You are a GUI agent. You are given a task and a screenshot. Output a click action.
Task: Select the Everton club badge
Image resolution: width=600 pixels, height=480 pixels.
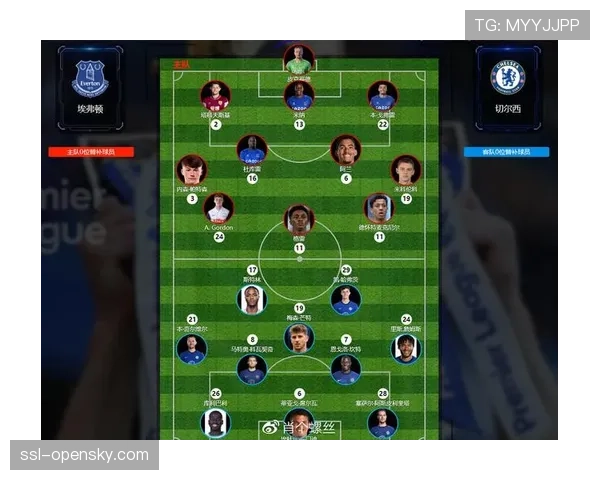click(90, 77)
